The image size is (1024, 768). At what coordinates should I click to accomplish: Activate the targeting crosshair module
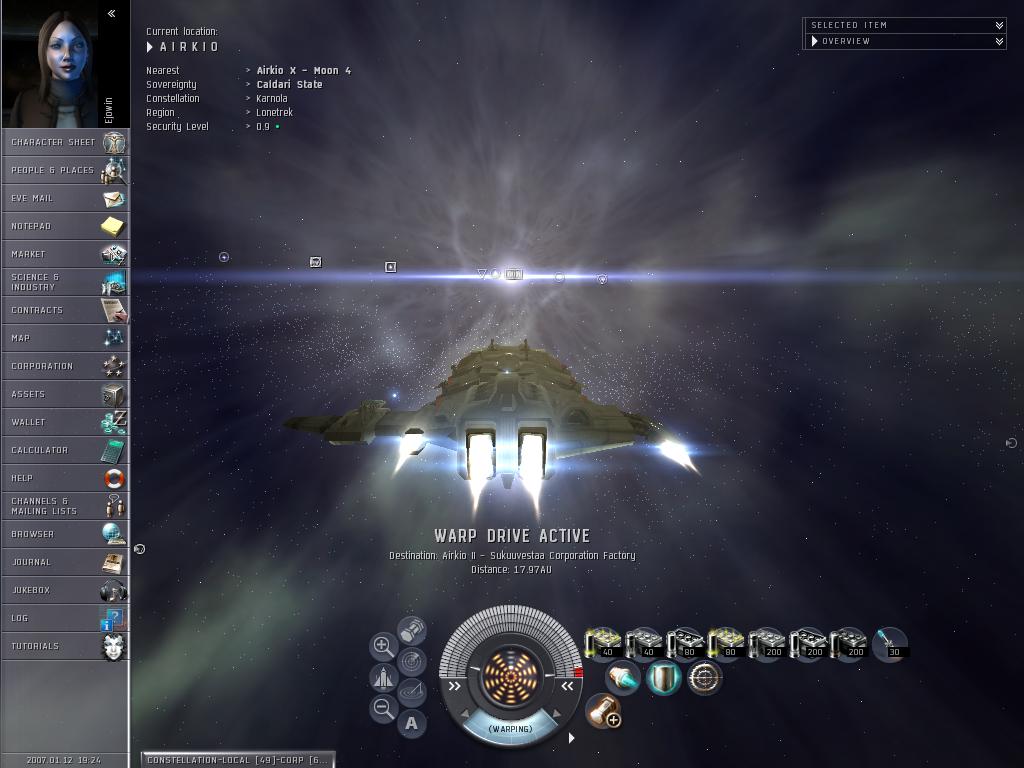click(704, 678)
